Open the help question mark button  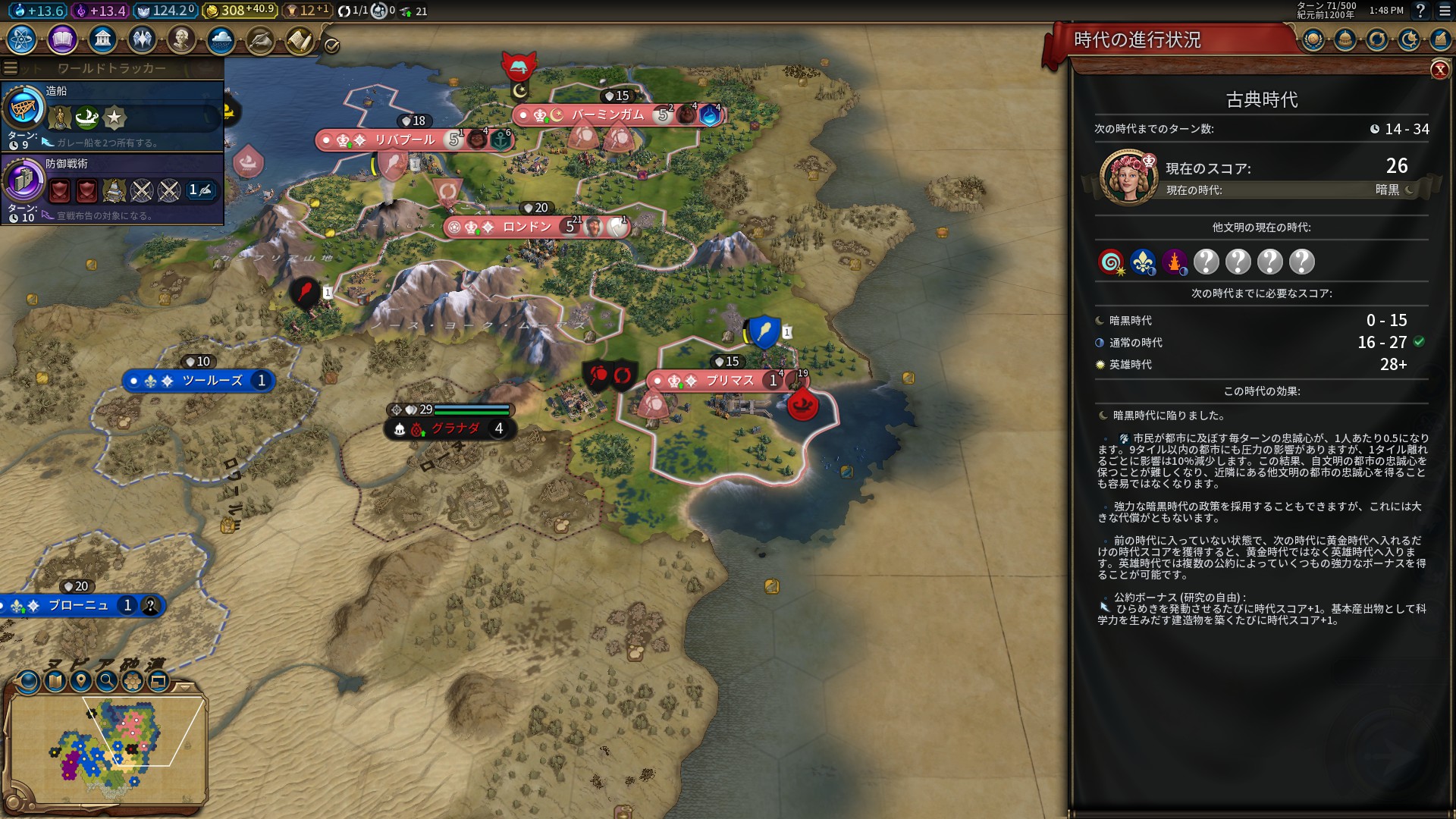click(1420, 11)
